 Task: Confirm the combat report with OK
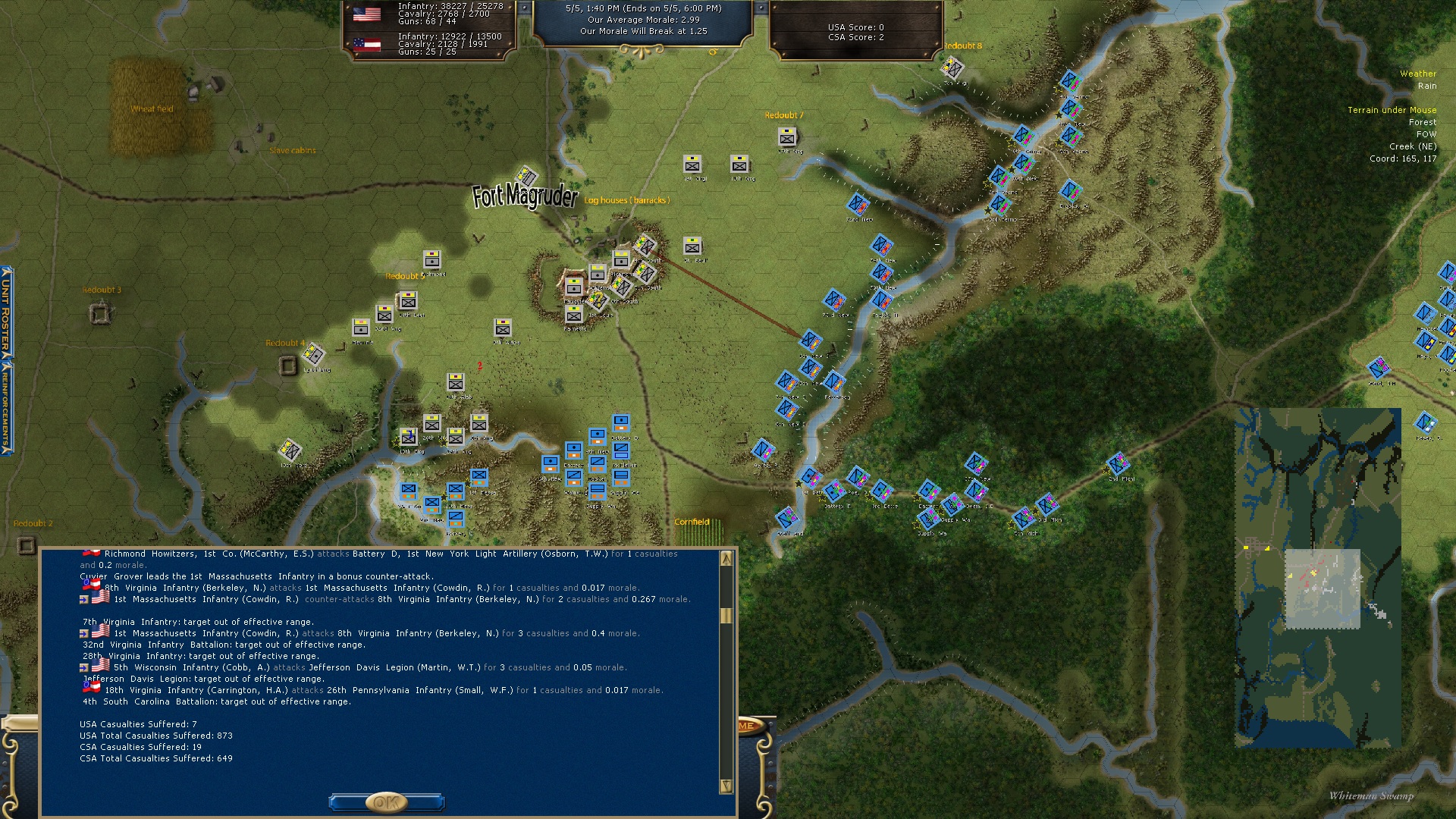[386, 802]
